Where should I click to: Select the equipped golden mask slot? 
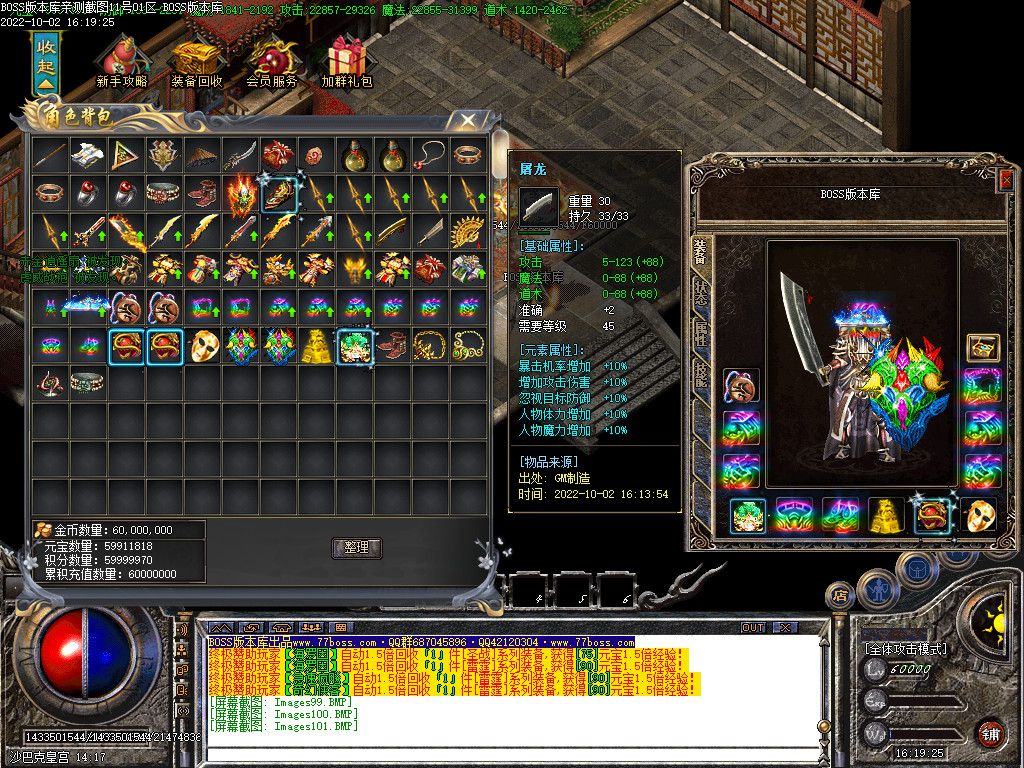[980, 516]
